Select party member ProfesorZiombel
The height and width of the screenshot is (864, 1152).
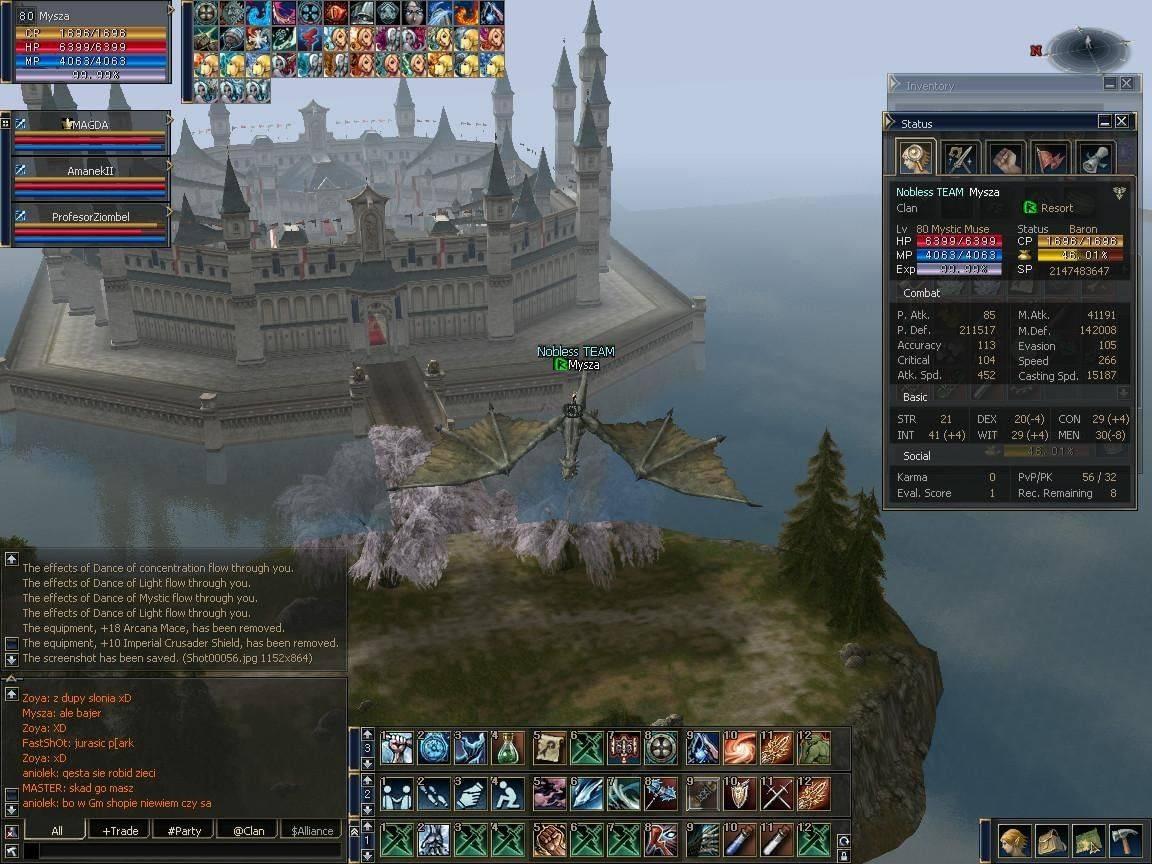coord(90,217)
